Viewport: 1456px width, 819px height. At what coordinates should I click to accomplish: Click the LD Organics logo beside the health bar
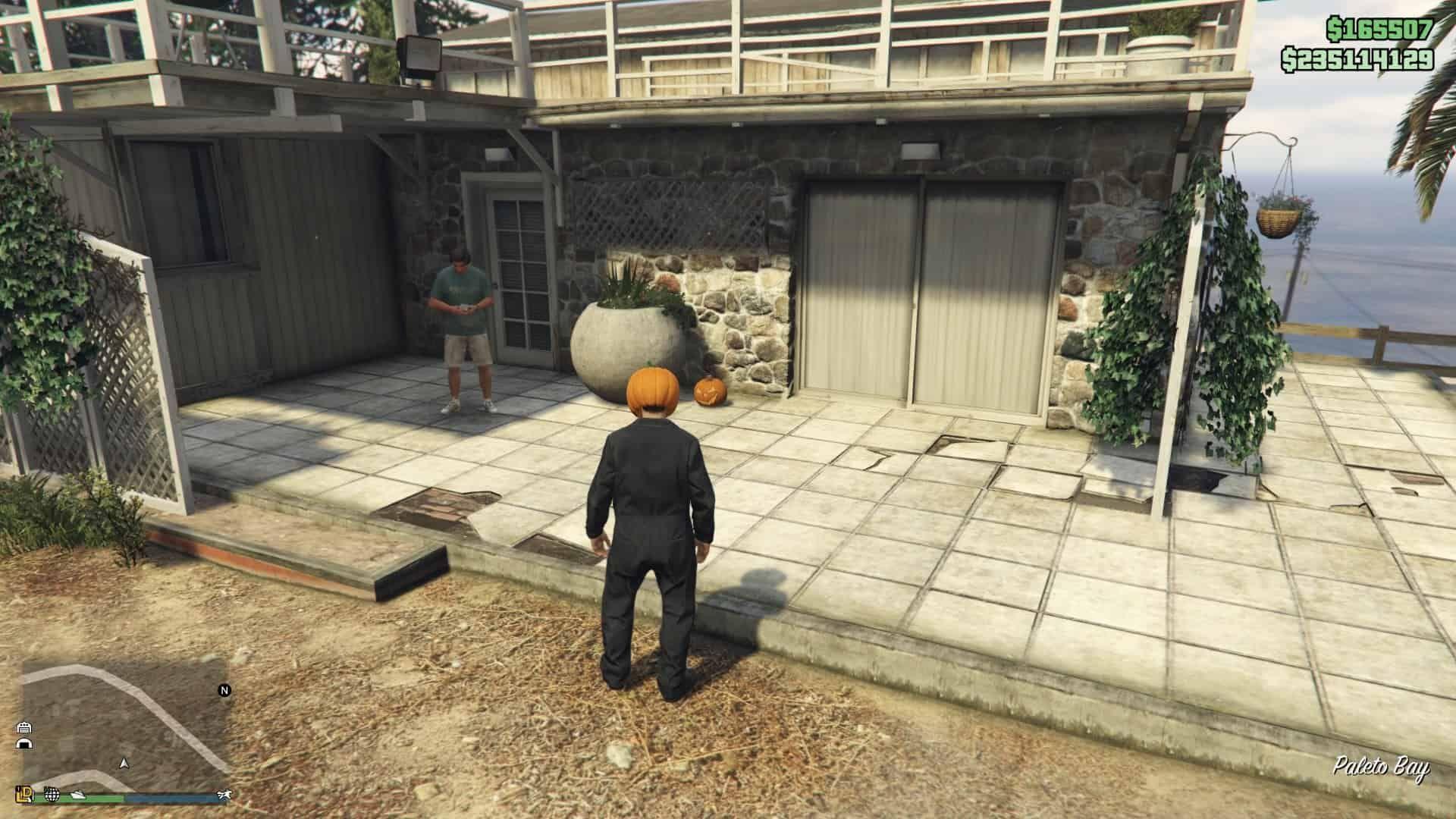click(25, 795)
